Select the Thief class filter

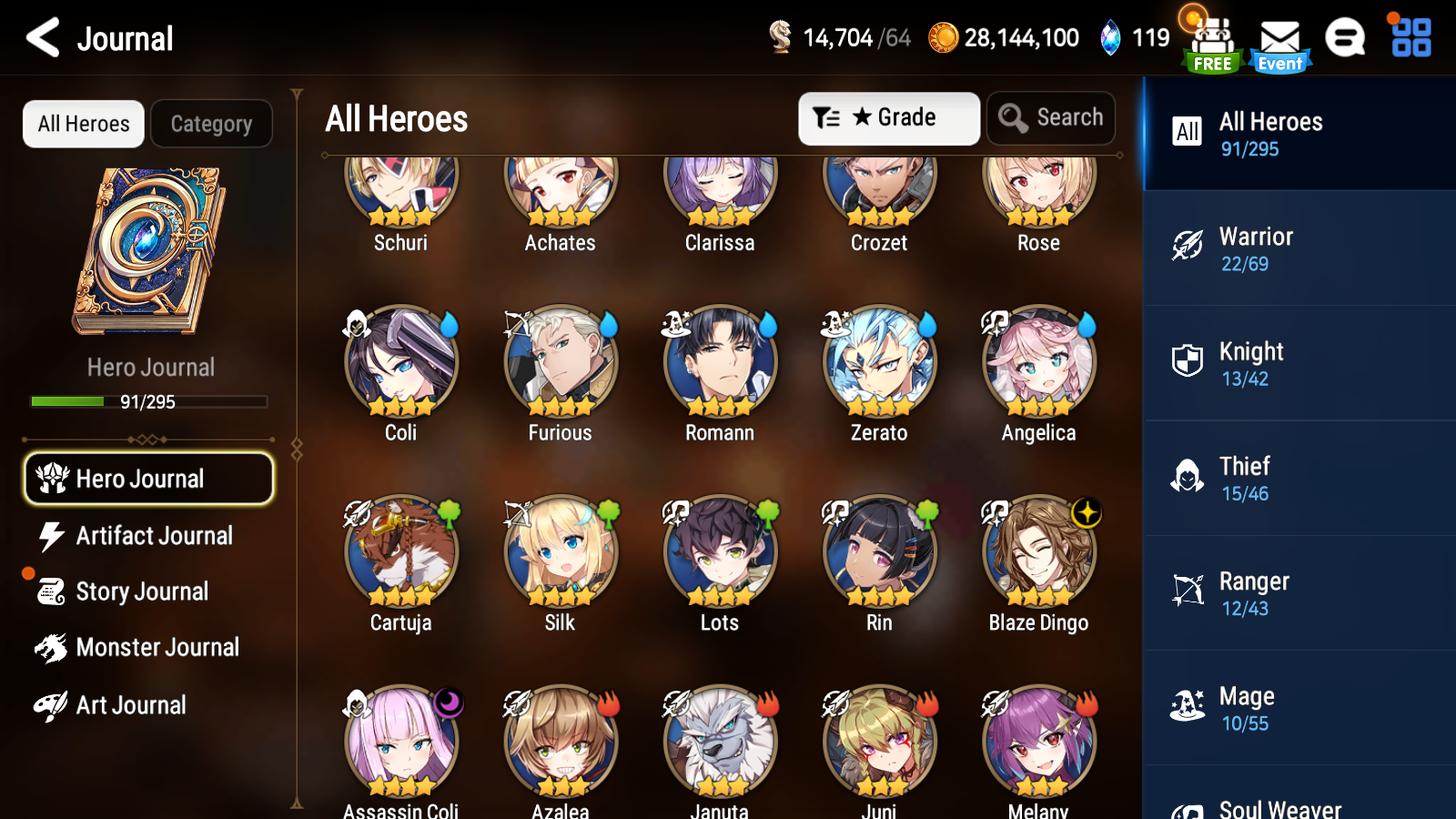pyautogui.click(x=1299, y=477)
